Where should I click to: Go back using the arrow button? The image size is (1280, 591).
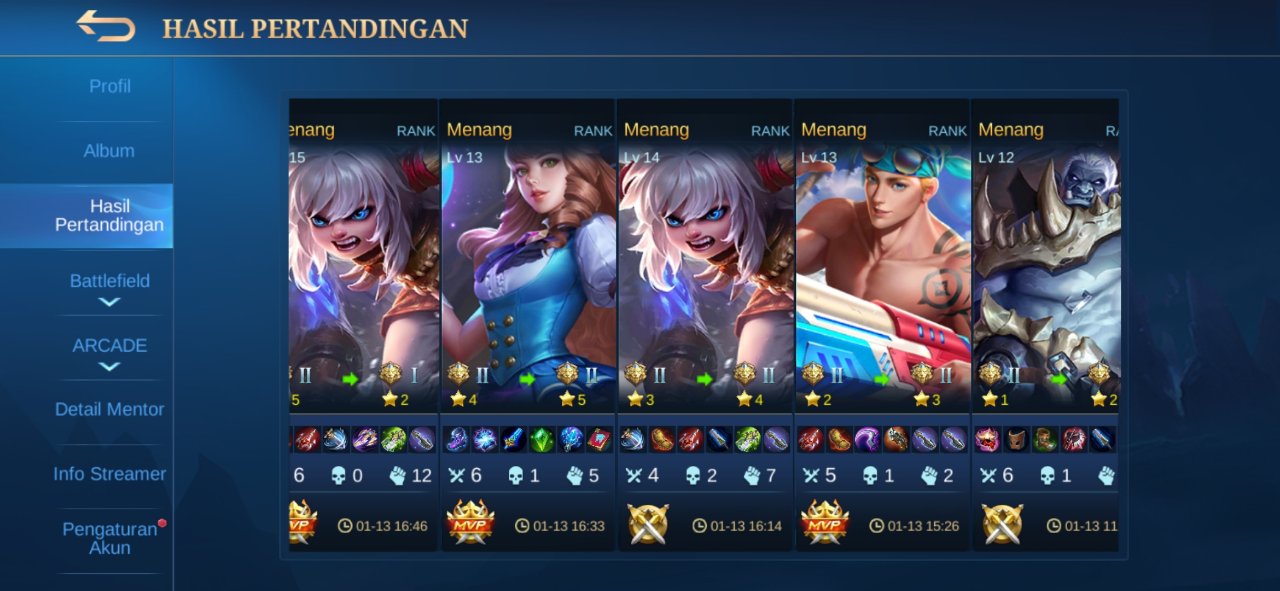106,27
